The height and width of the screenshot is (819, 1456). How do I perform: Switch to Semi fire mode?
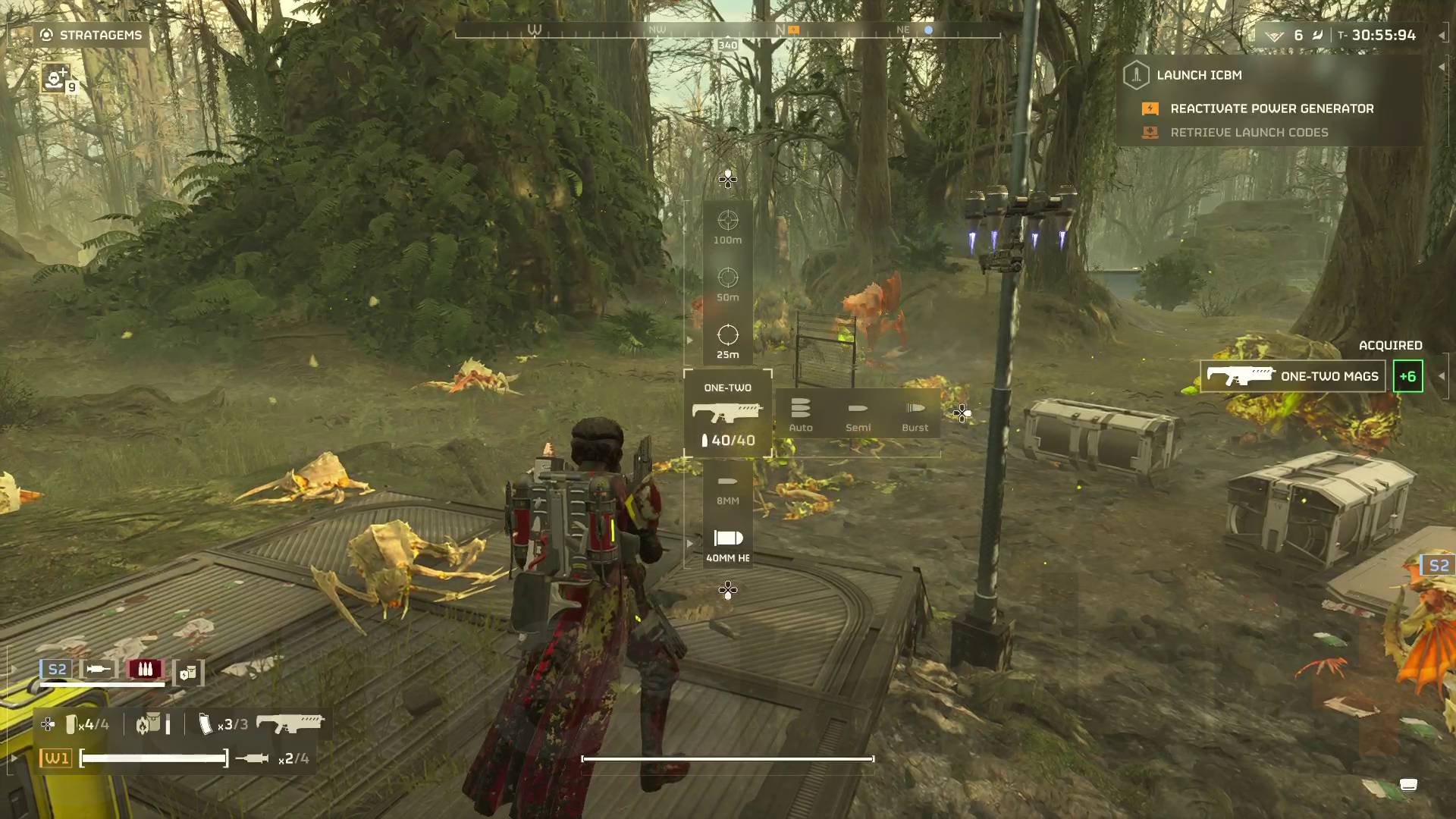click(858, 413)
